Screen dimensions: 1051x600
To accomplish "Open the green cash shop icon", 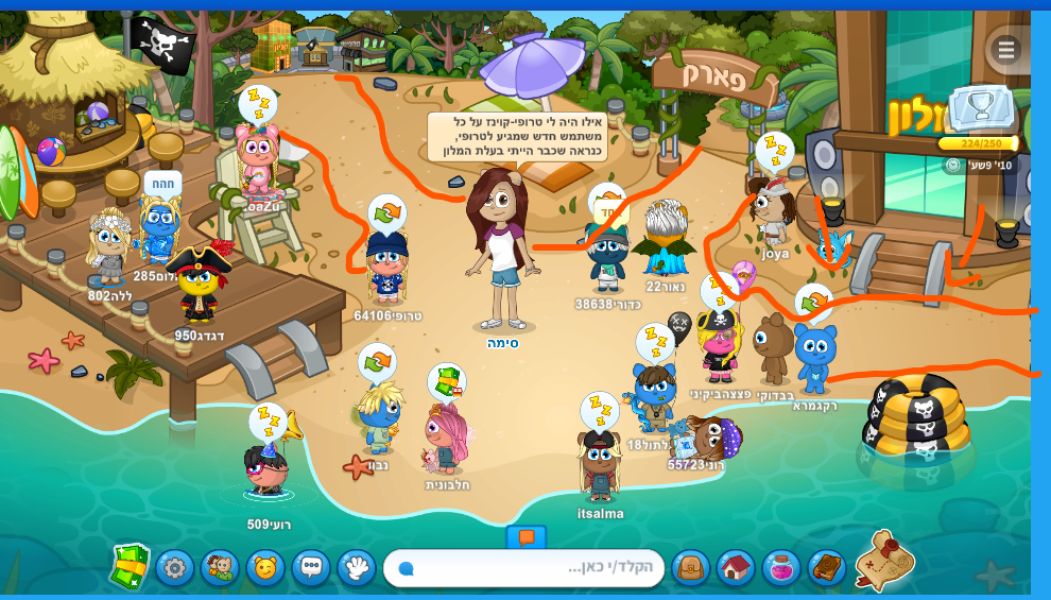I will (130, 567).
